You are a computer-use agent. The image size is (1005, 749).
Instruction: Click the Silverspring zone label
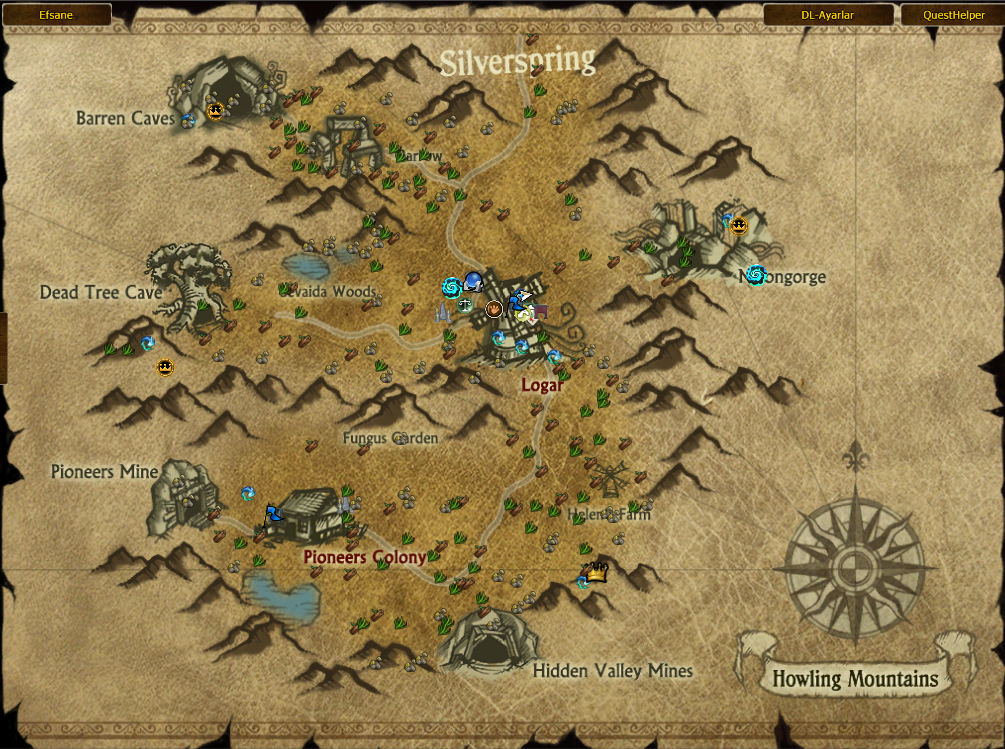[518, 62]
